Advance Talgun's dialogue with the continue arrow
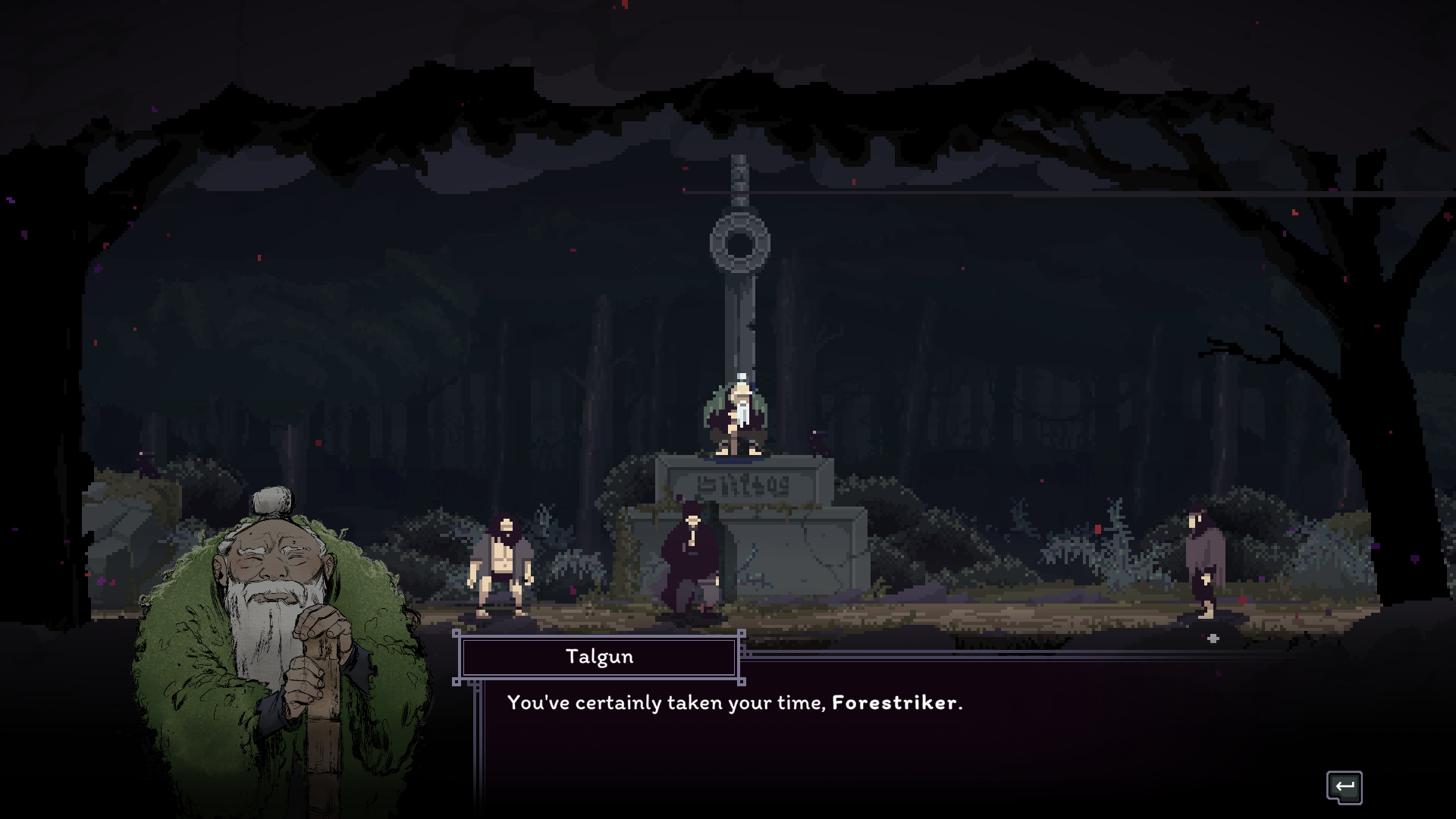 coord(1344,787)
